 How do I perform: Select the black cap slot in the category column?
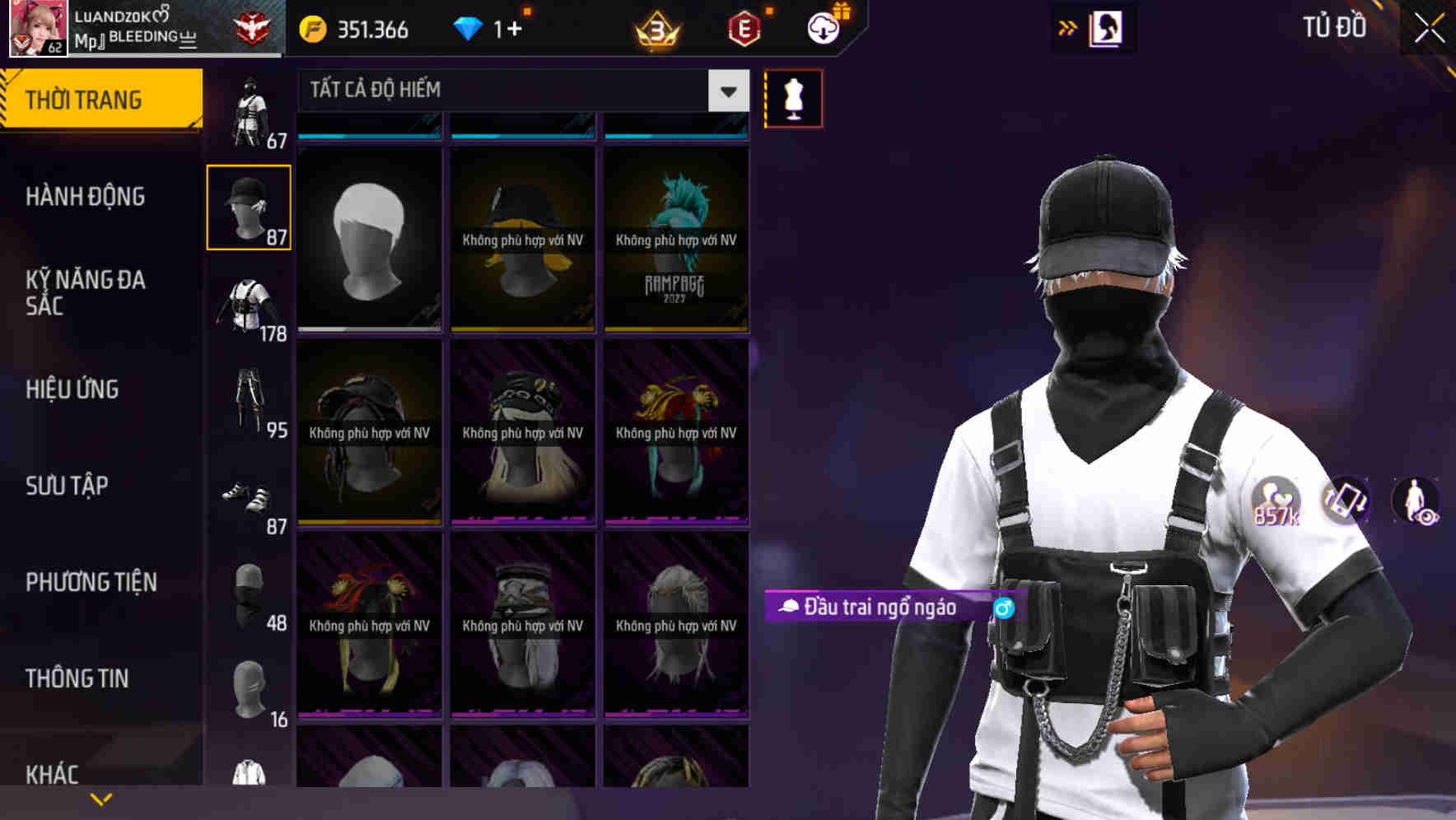(x=249, y=206)
